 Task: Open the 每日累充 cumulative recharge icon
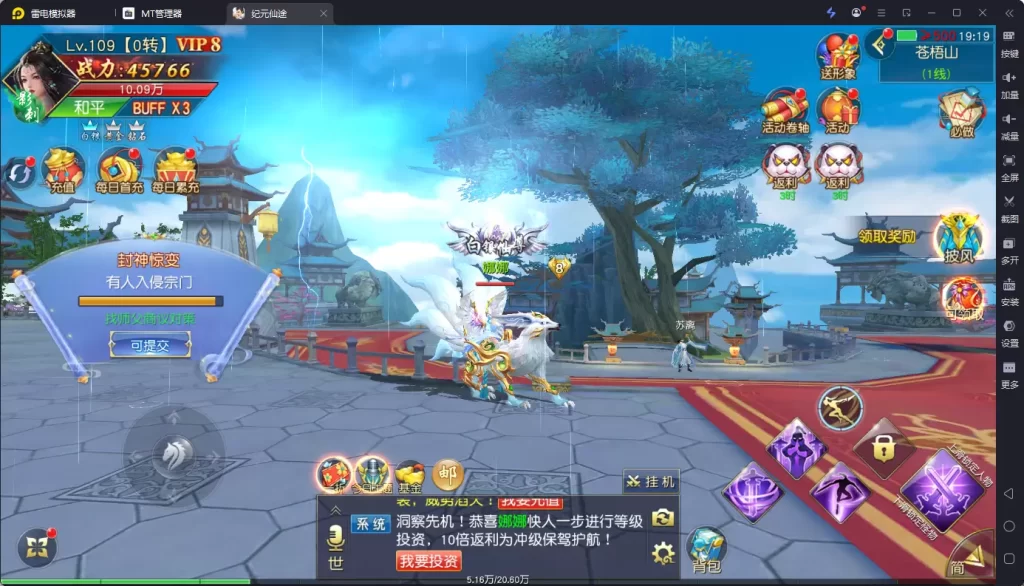pos(175,169)
